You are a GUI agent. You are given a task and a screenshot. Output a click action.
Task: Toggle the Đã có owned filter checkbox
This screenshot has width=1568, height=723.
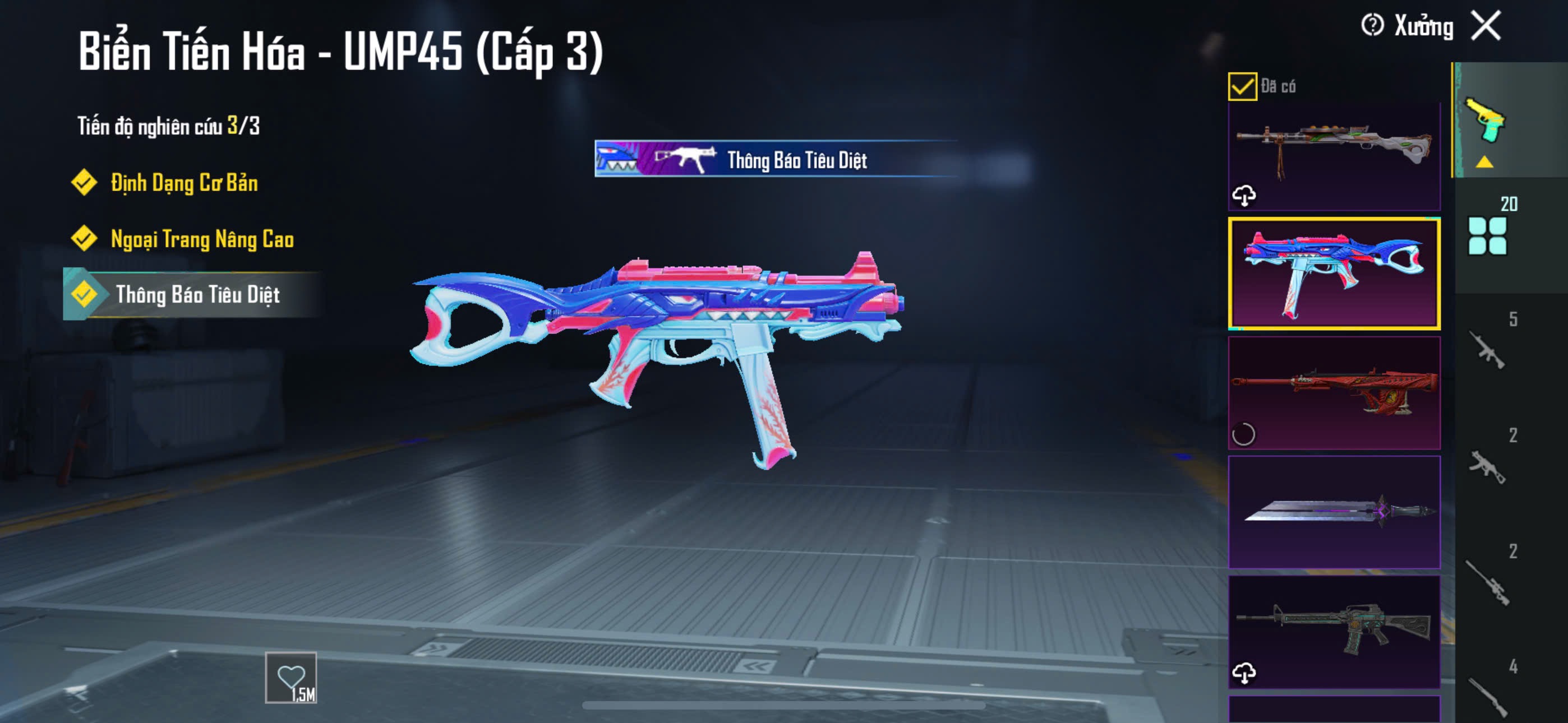click(1242, 86)
